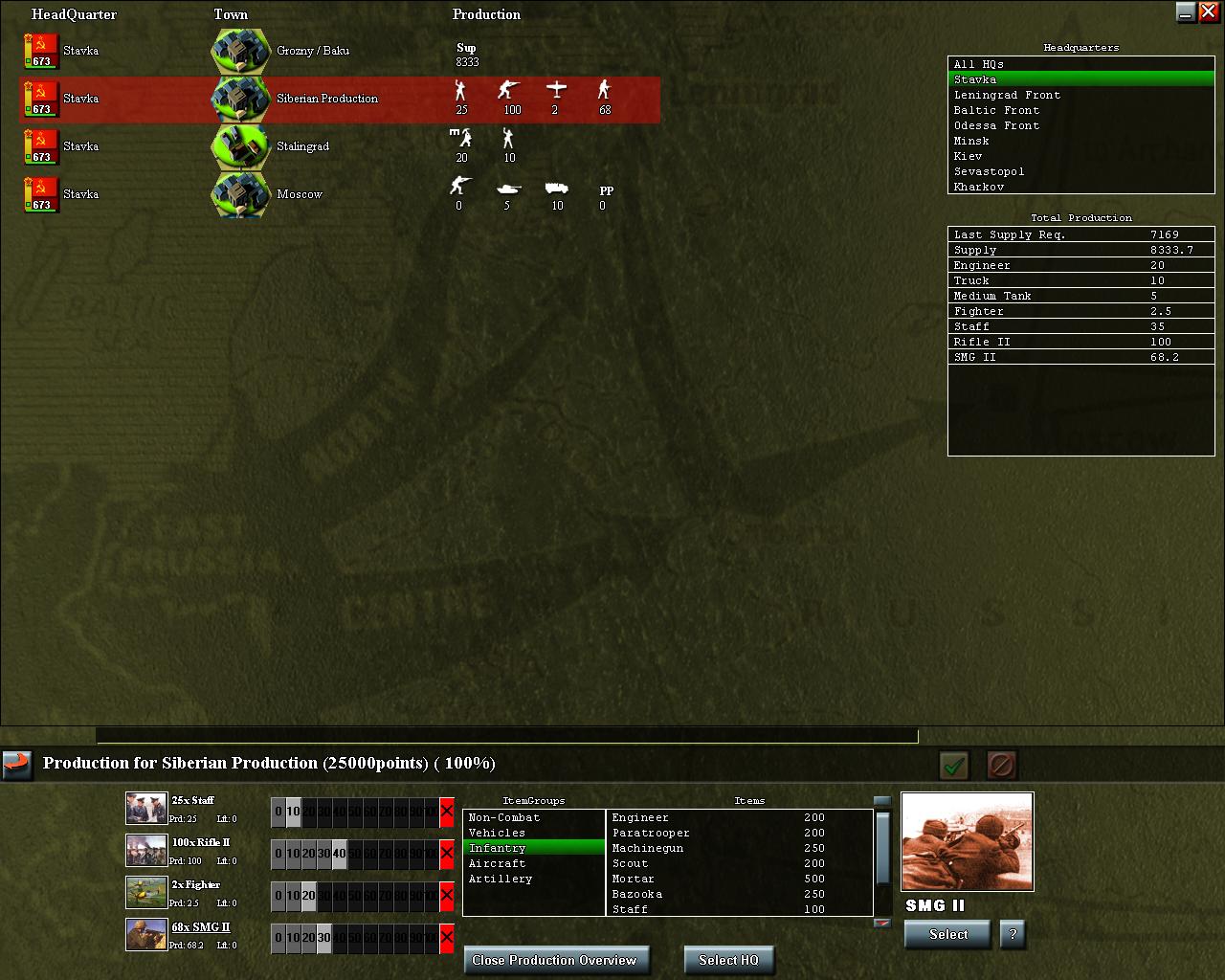1225x980 pixels.
Task: Confirm production with the green checkmark icon
Action: tap(953, 764)
